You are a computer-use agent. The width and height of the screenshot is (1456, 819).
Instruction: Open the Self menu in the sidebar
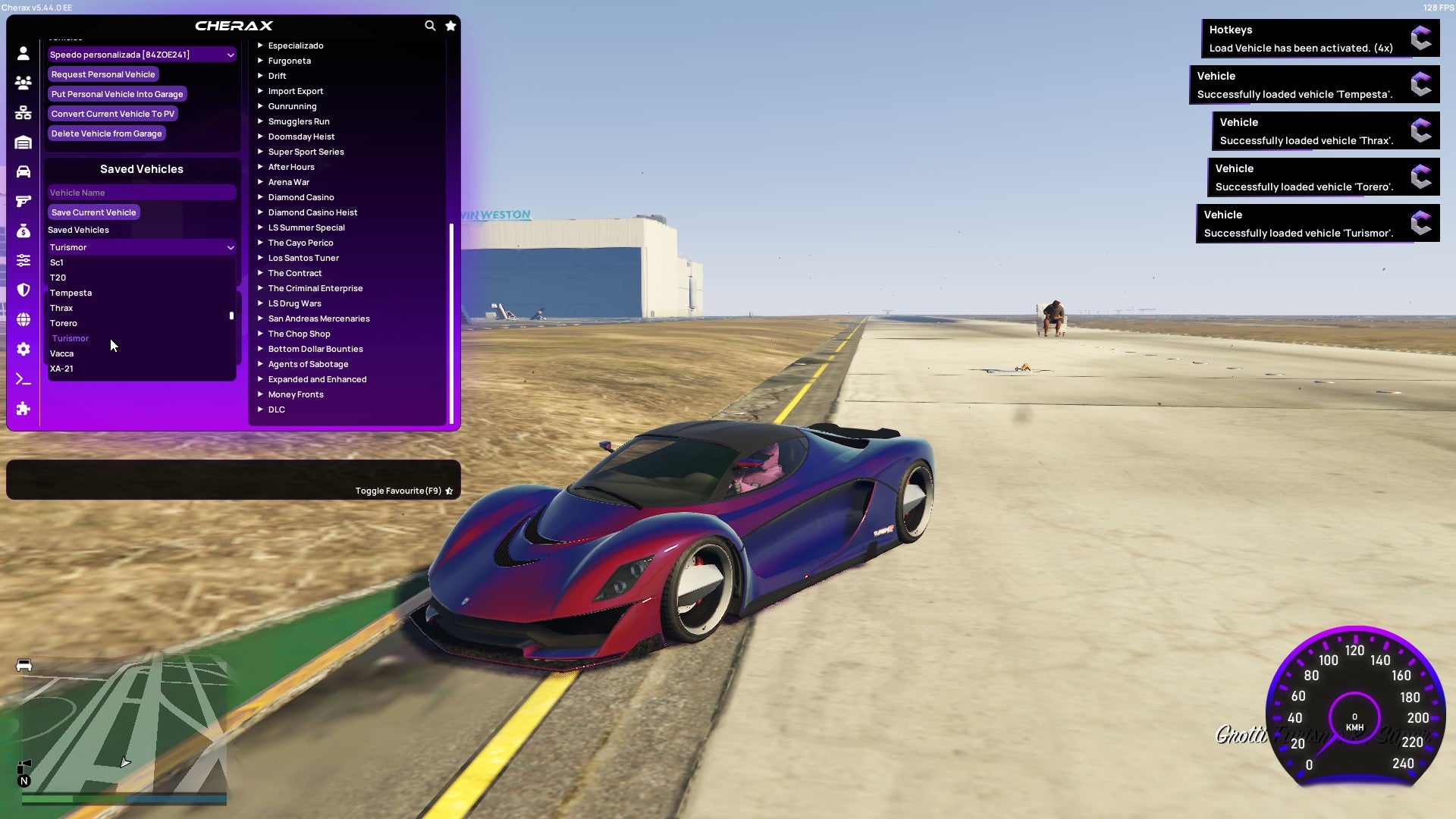point(23,54)
